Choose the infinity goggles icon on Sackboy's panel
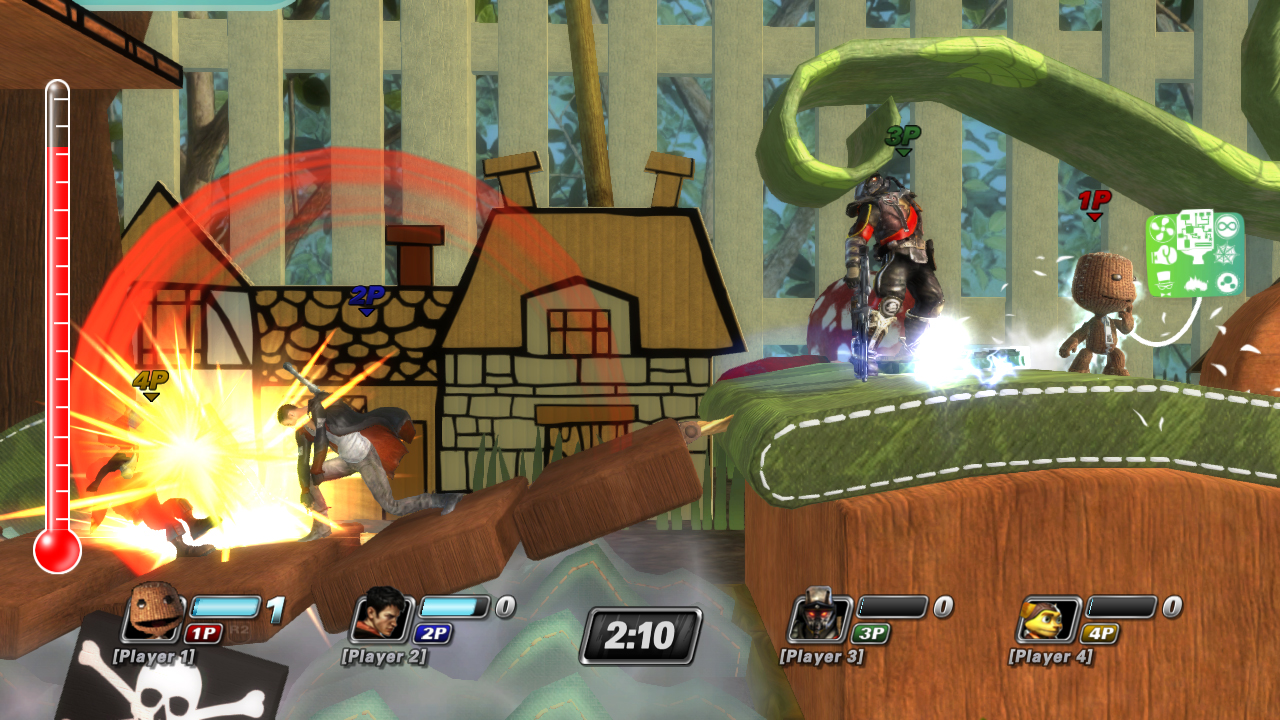Screen dimensions: 1280x720 tap(1227, 226)
